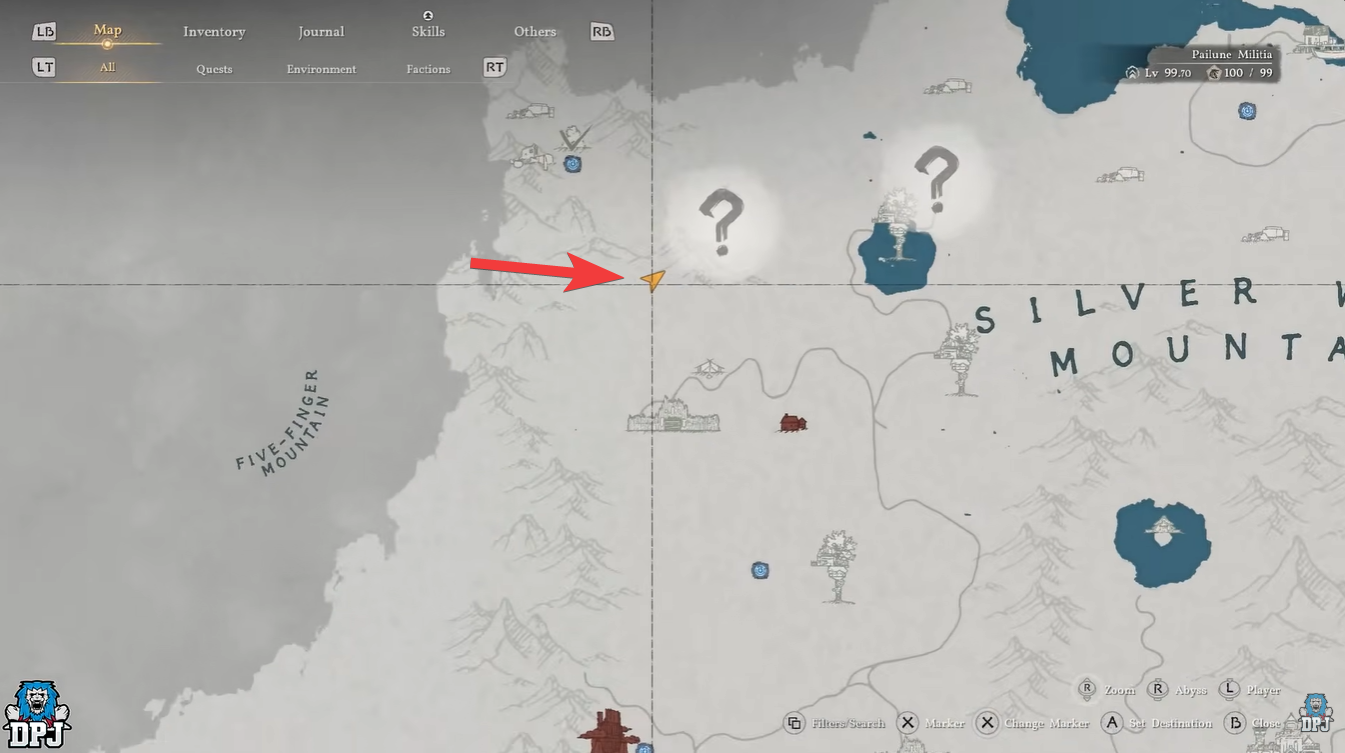The height and width of the screenshot is (753, 1345).
Task: Click the LB shoulder button prompt
Action: tap(42, 31)
